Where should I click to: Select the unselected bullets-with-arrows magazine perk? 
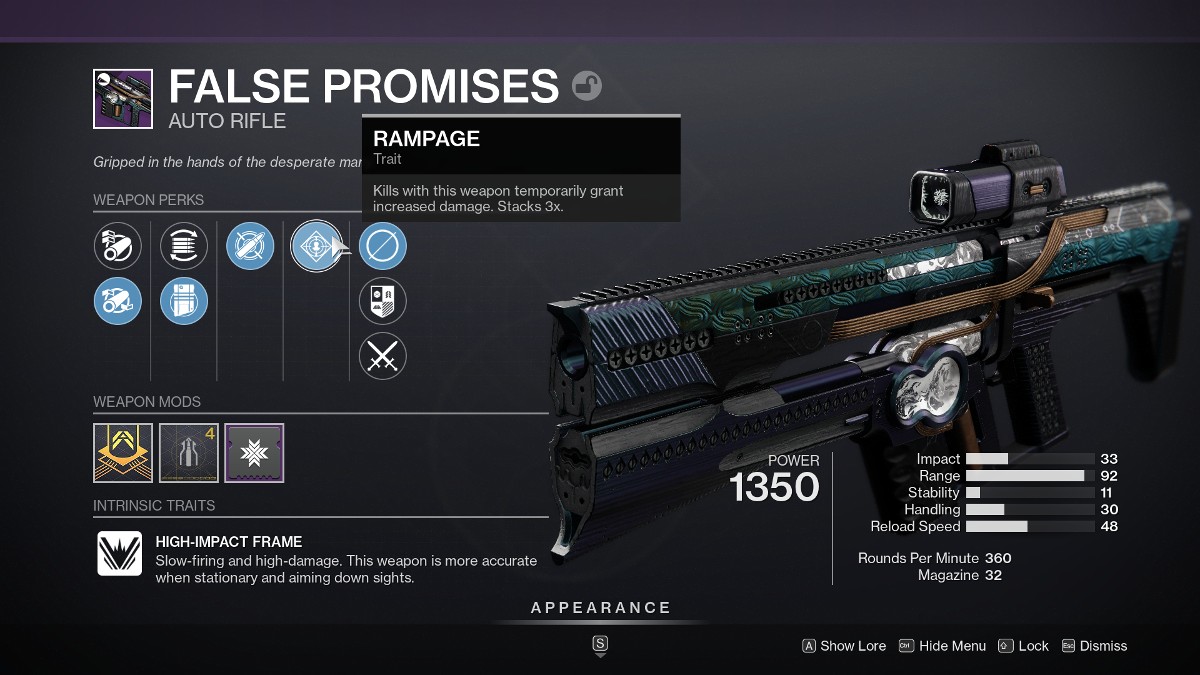(x=184, y=246)
